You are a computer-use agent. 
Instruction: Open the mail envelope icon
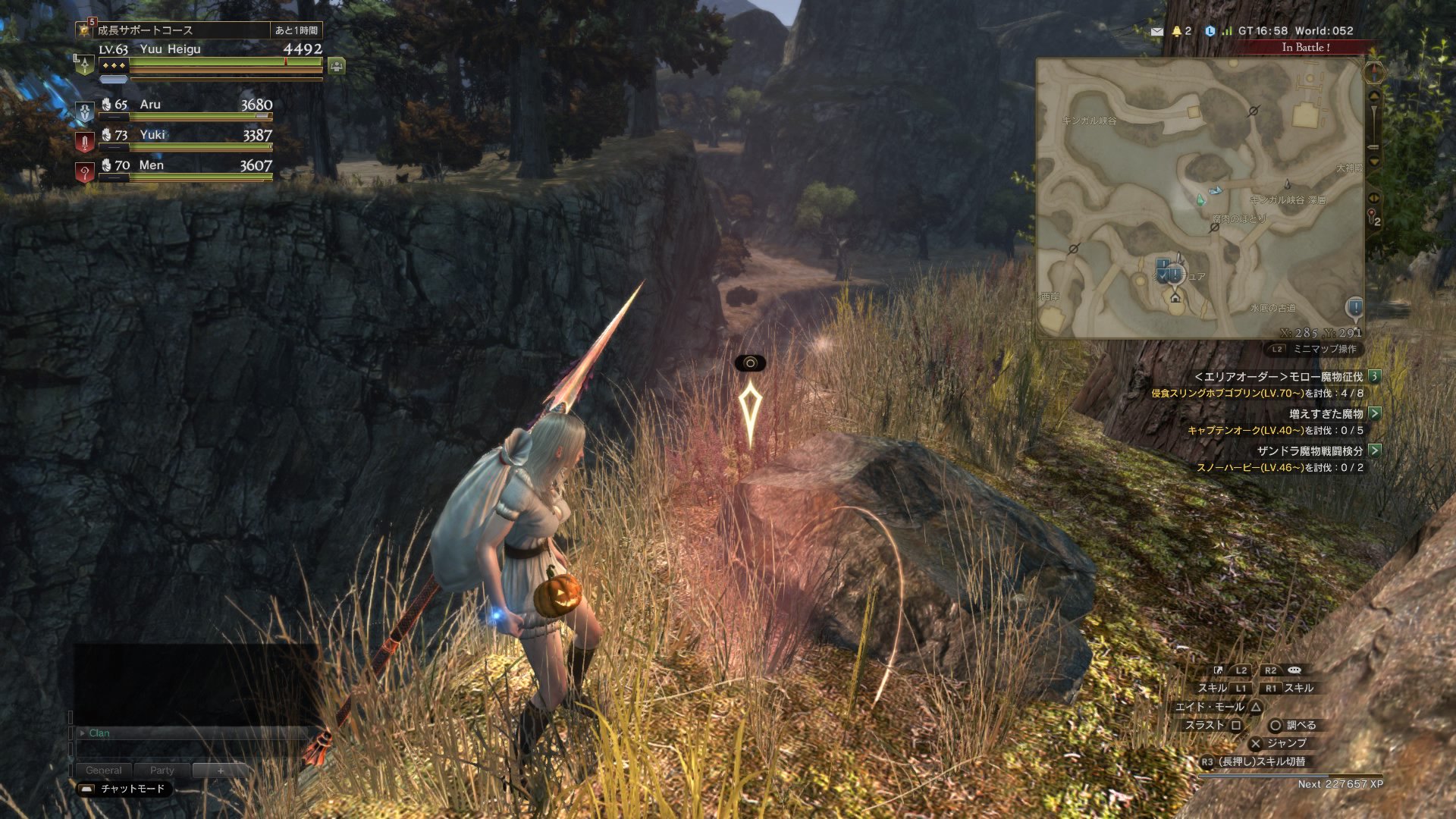(1156, 31)
